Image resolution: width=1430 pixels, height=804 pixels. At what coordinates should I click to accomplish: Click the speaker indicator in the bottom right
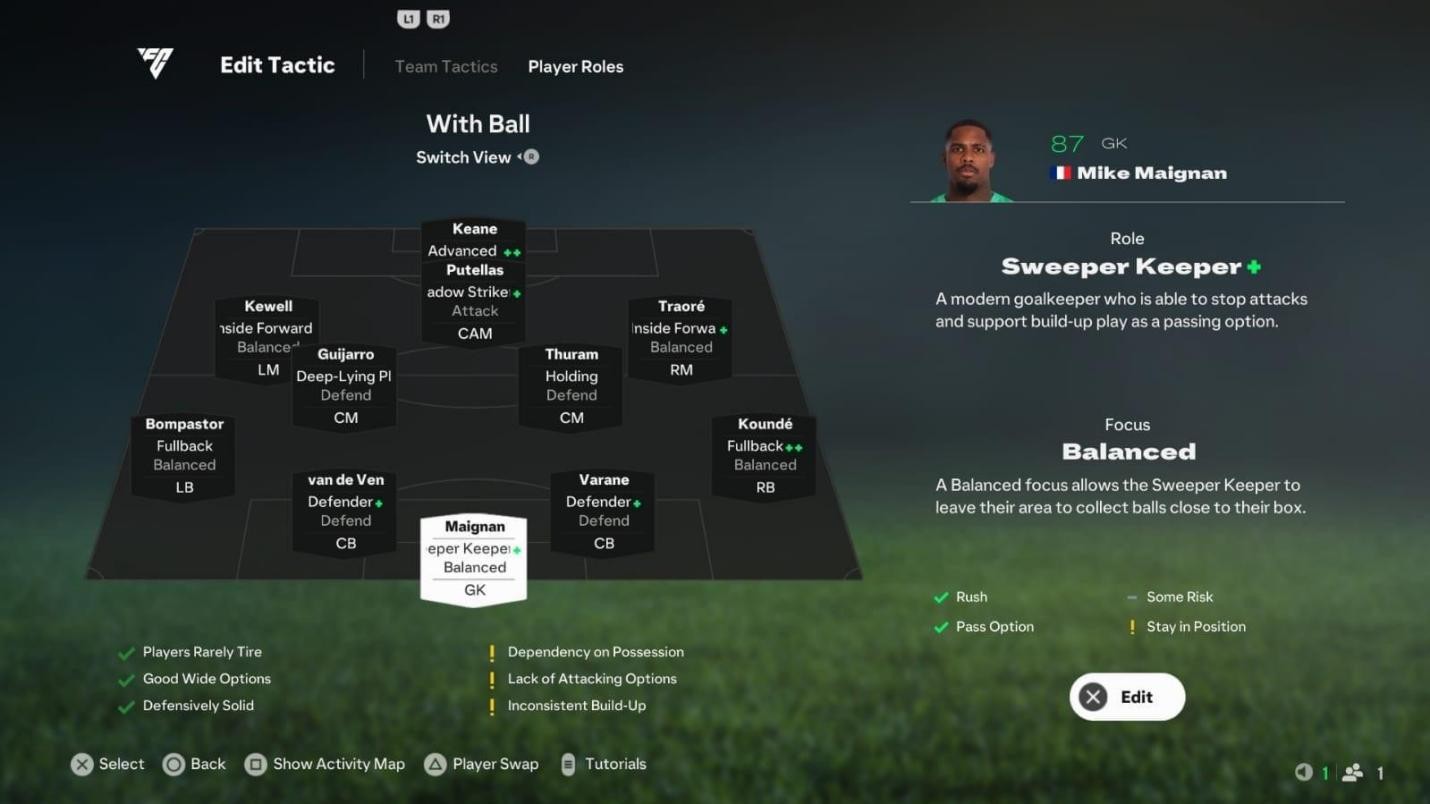[x=1305, y=772]
